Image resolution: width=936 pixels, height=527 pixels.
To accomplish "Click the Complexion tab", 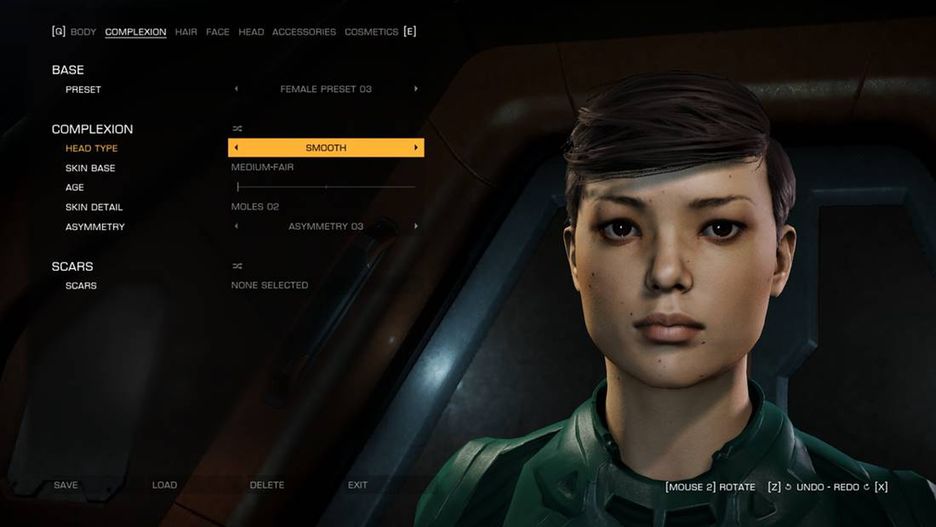I will pyautogui.click(x=135, y=32).
